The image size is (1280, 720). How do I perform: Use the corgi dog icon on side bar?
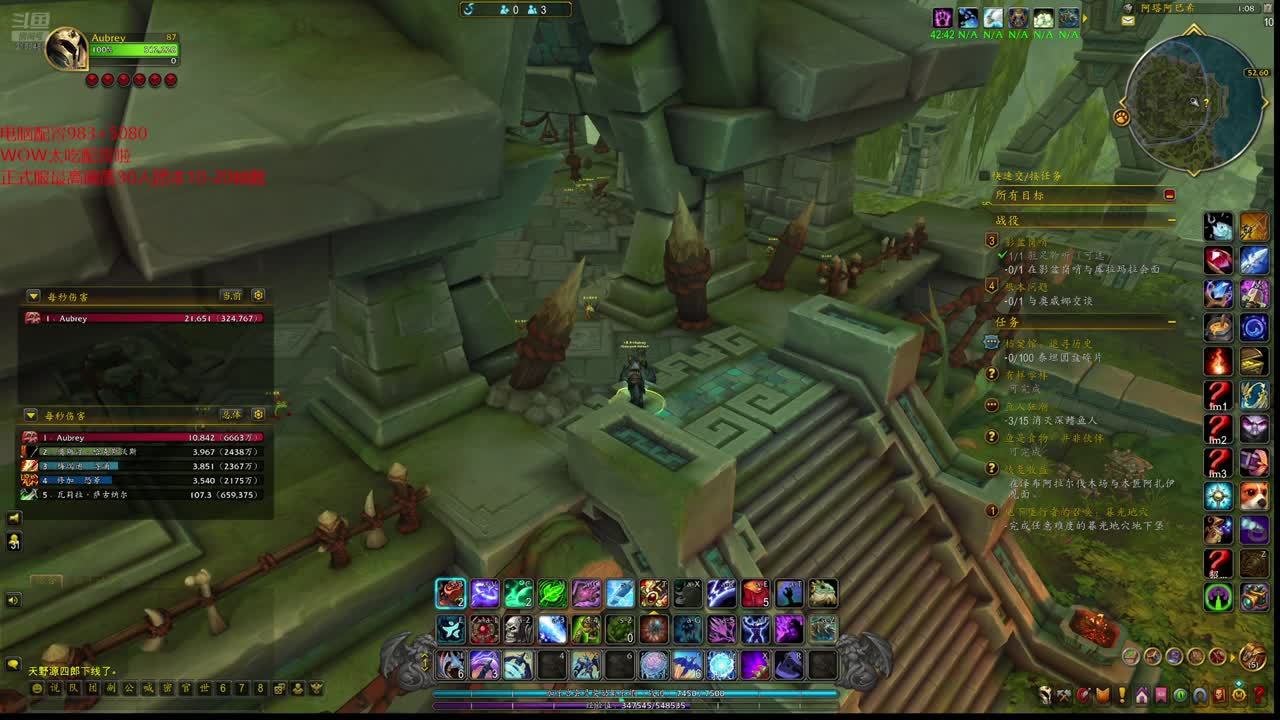(1254, 496)
